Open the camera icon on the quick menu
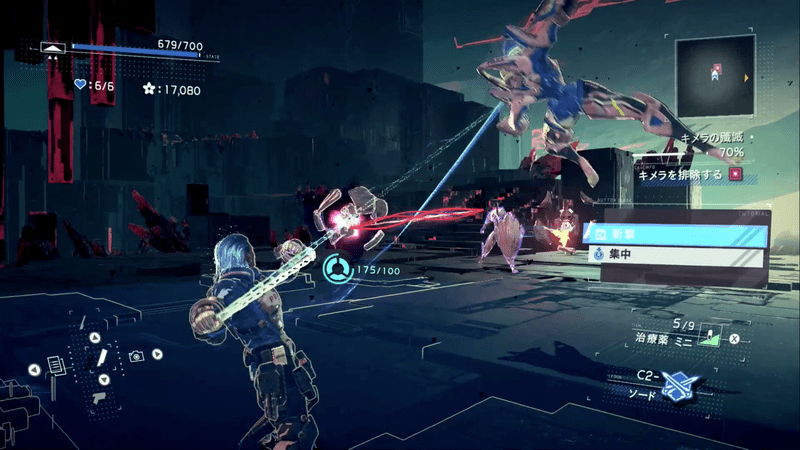The image size is (800, 450). click(x=137, y=356)
